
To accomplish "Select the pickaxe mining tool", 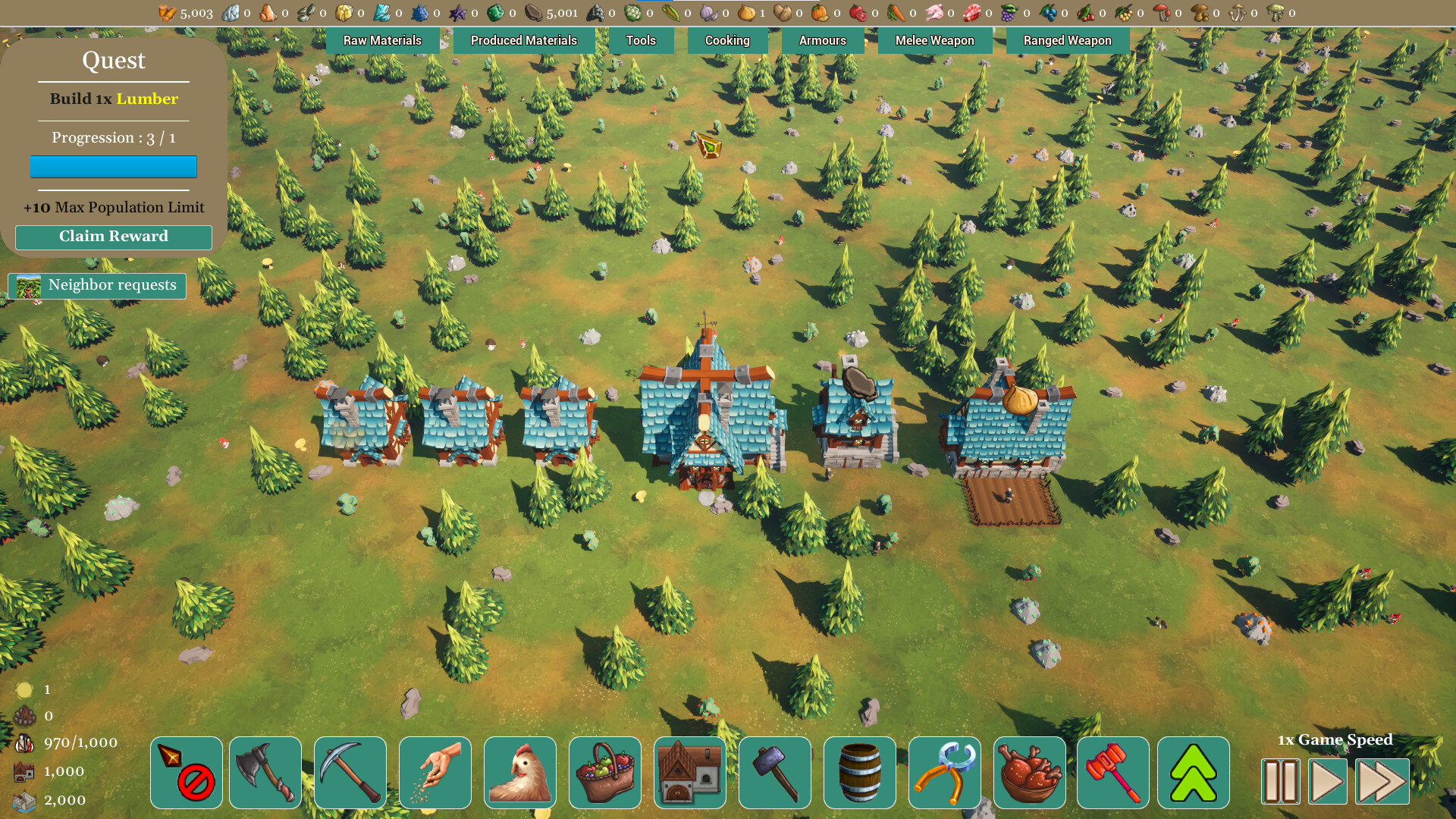I will coord(350,772).
